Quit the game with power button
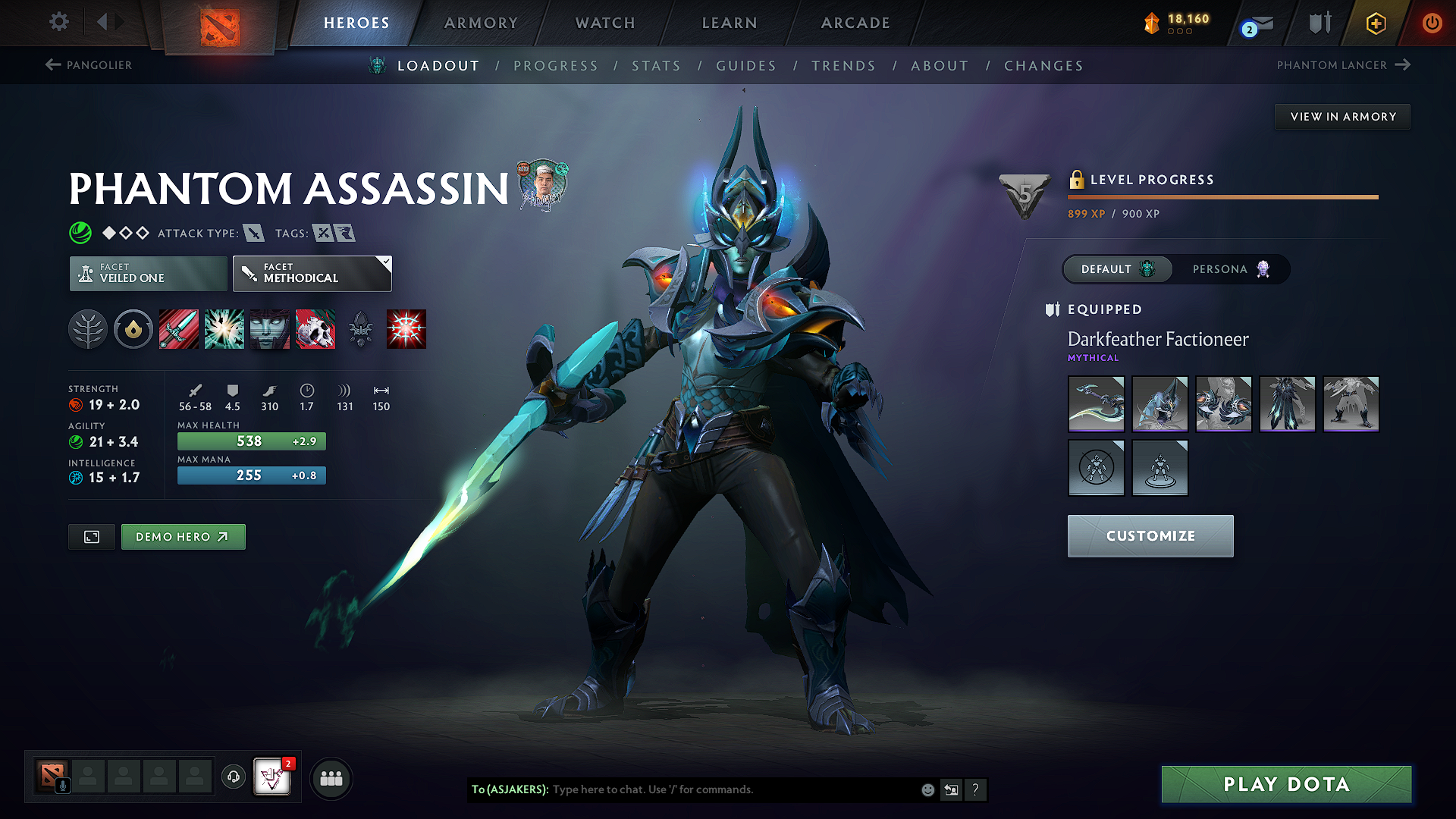 [x=1432, y=23]
